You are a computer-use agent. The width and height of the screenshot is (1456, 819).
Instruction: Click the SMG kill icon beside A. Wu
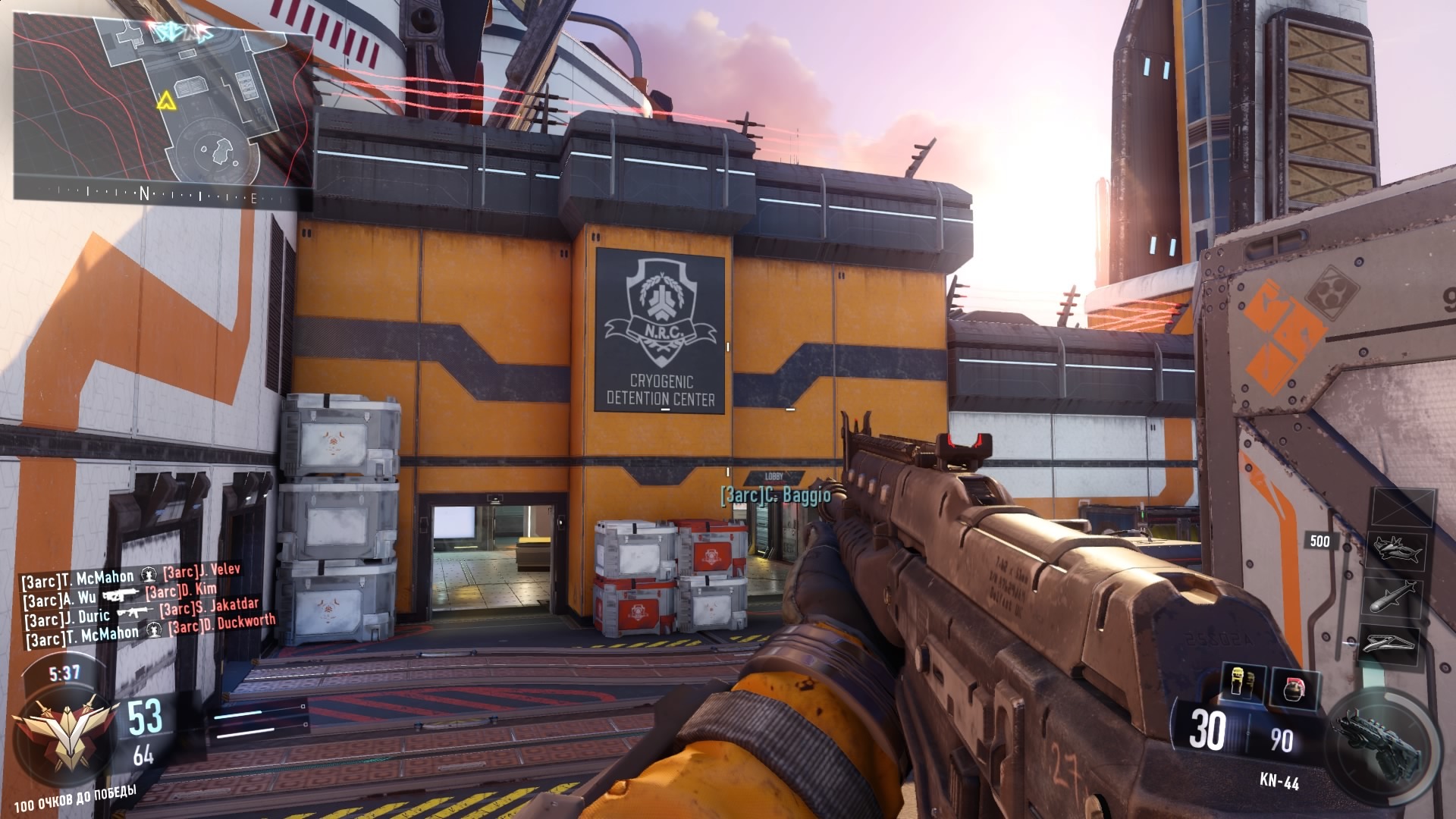[121, 595]
